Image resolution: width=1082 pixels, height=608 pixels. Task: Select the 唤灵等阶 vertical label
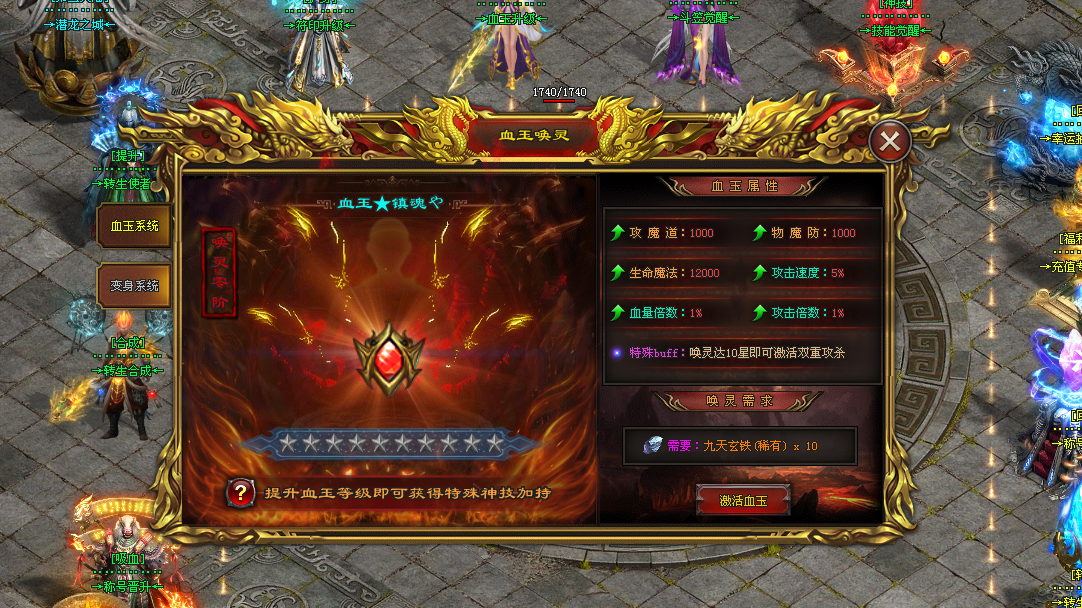click(219, 273)
